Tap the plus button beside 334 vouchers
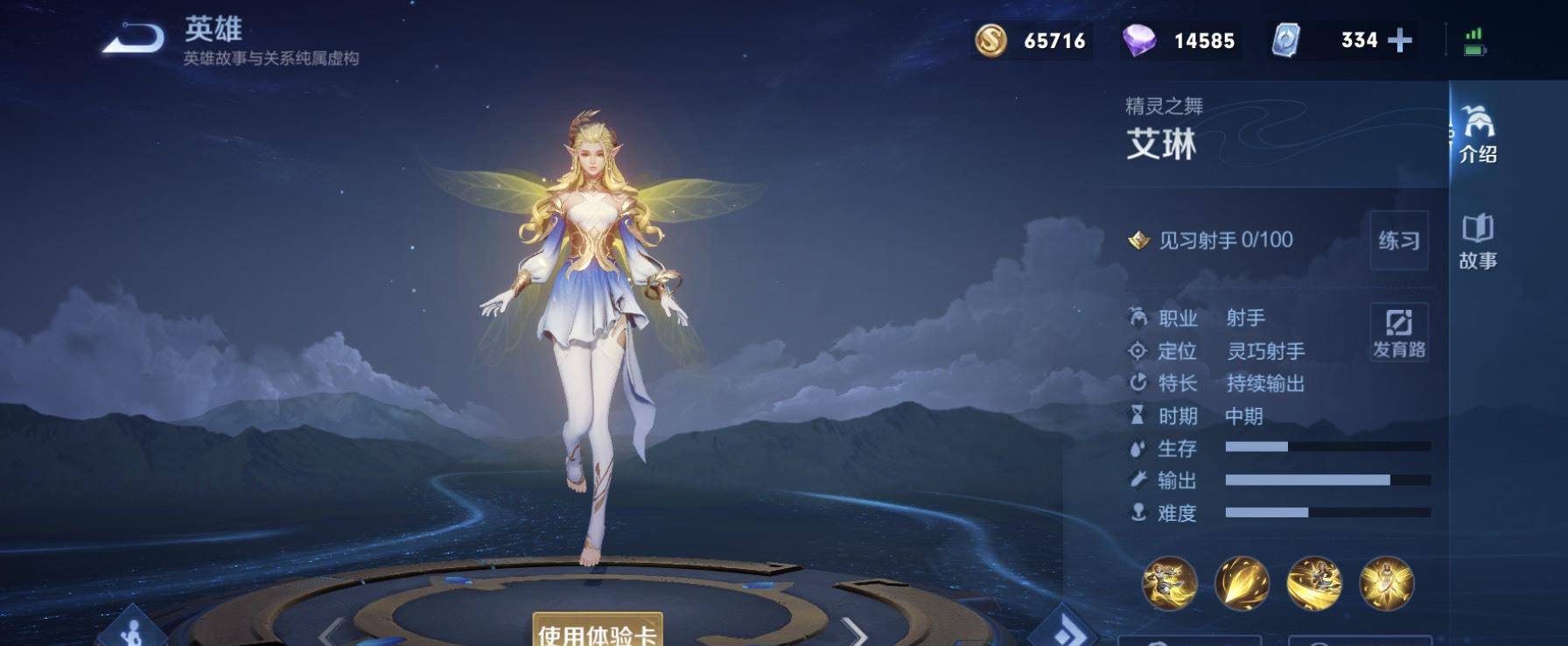1568x646 pixels. tap(1400, 40)
